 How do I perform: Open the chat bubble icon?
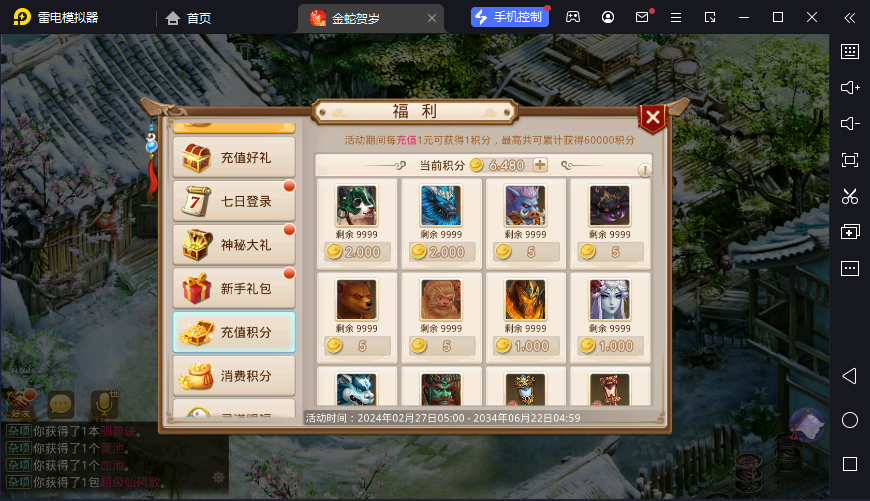point(62,404)
